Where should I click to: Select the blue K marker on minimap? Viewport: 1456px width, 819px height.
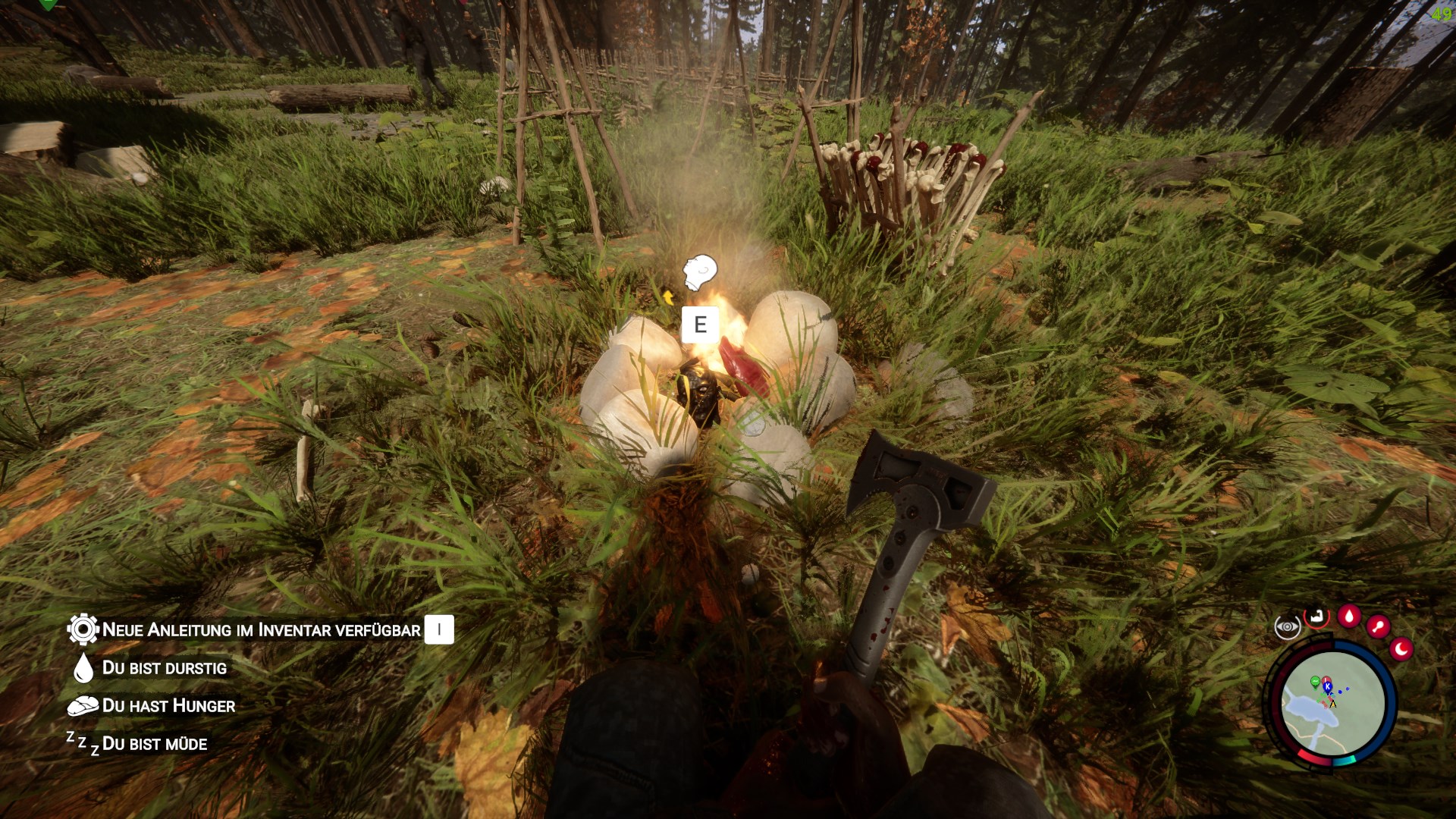(1327, 686)
